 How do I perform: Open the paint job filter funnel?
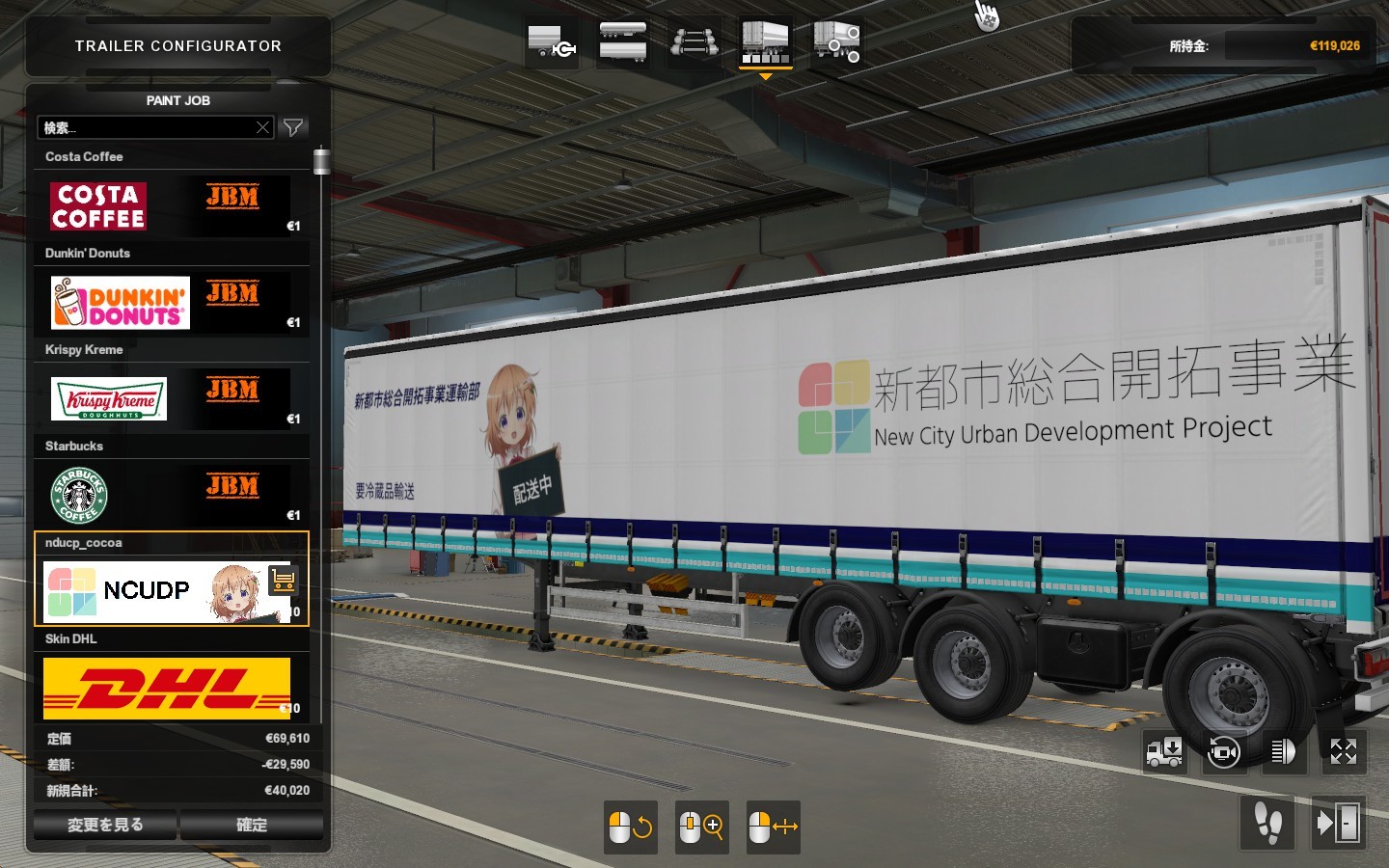click(x=293, y=127)
